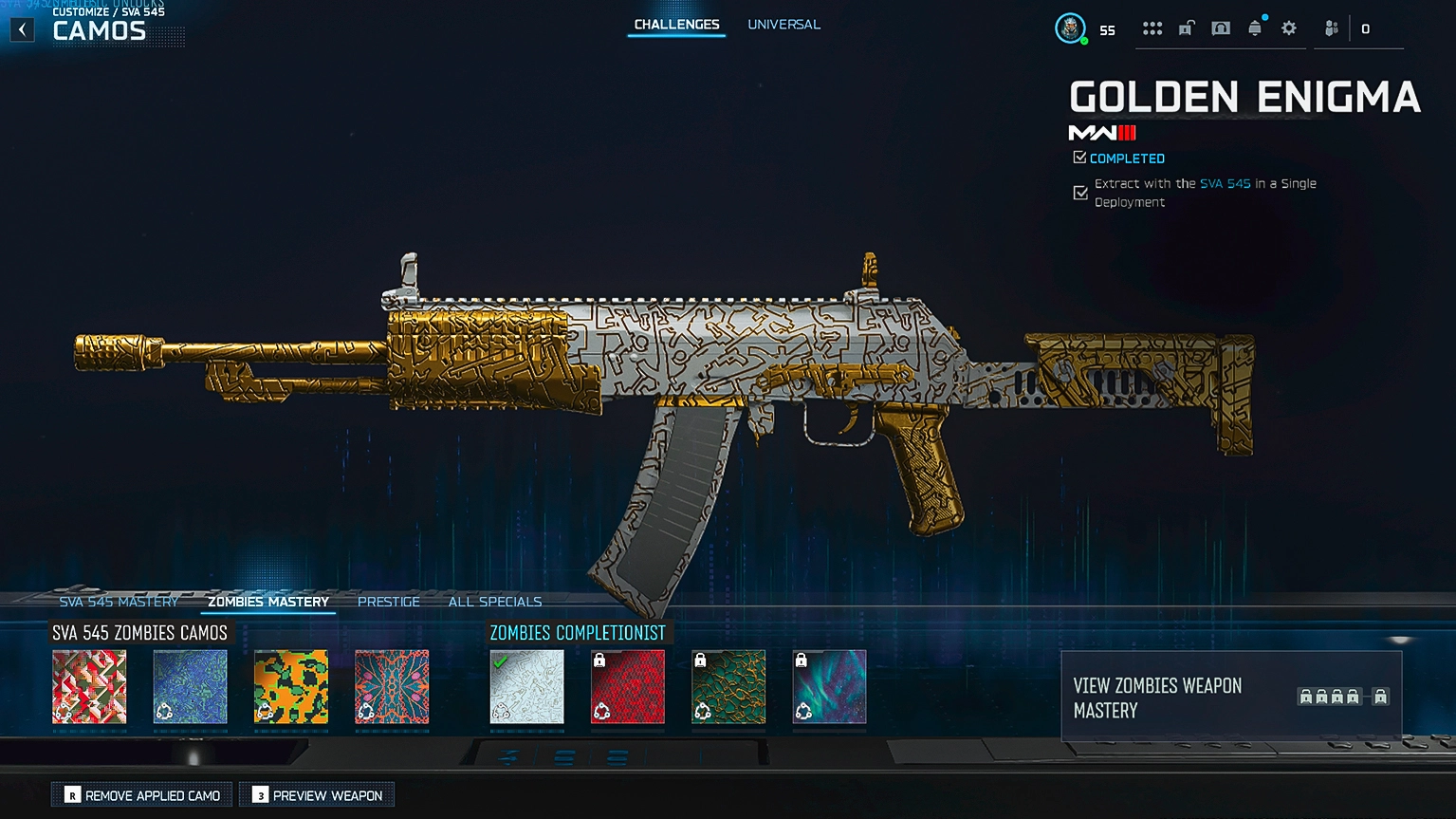Expand the PRESTIGE camo section

pyautogui.click(x=388, y=601)
